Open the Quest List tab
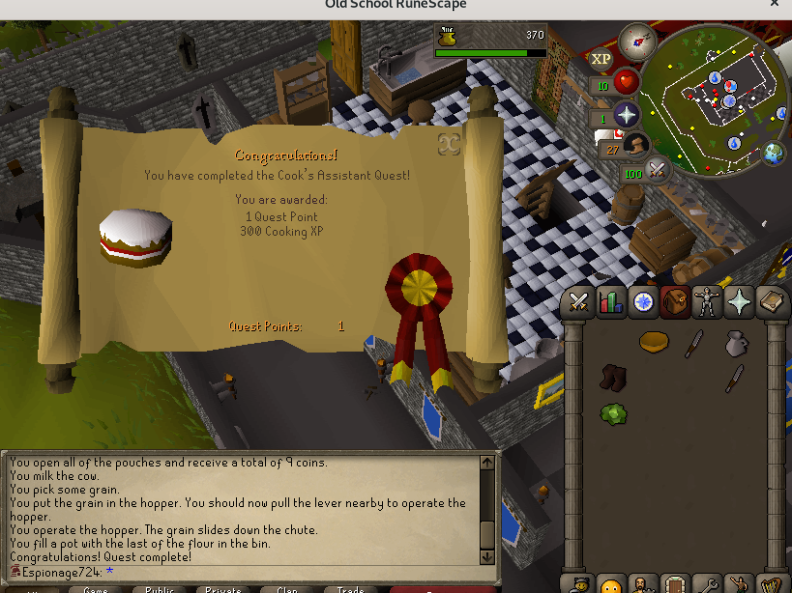Viewport: 792px width, 593px height. click(643, 302)
